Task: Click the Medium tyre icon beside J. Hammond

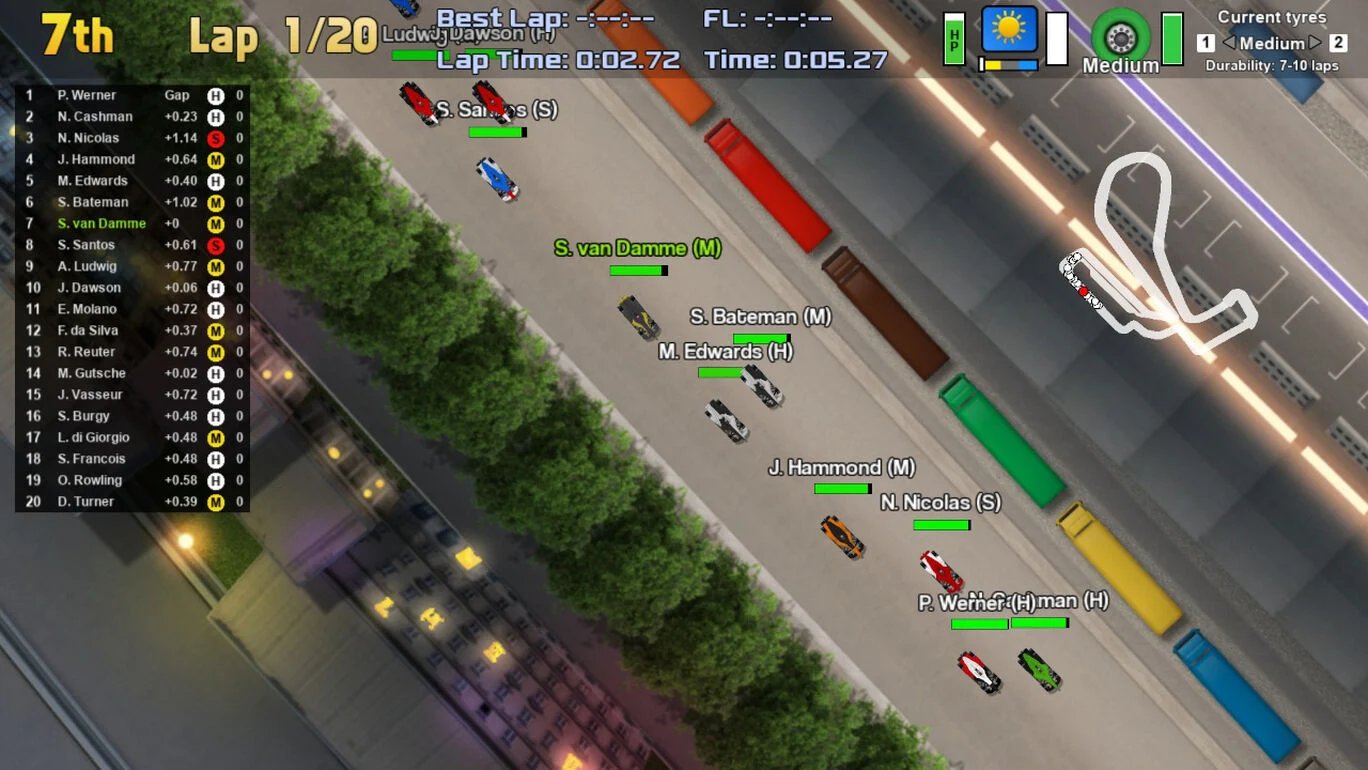Action: tap(214, 159)
